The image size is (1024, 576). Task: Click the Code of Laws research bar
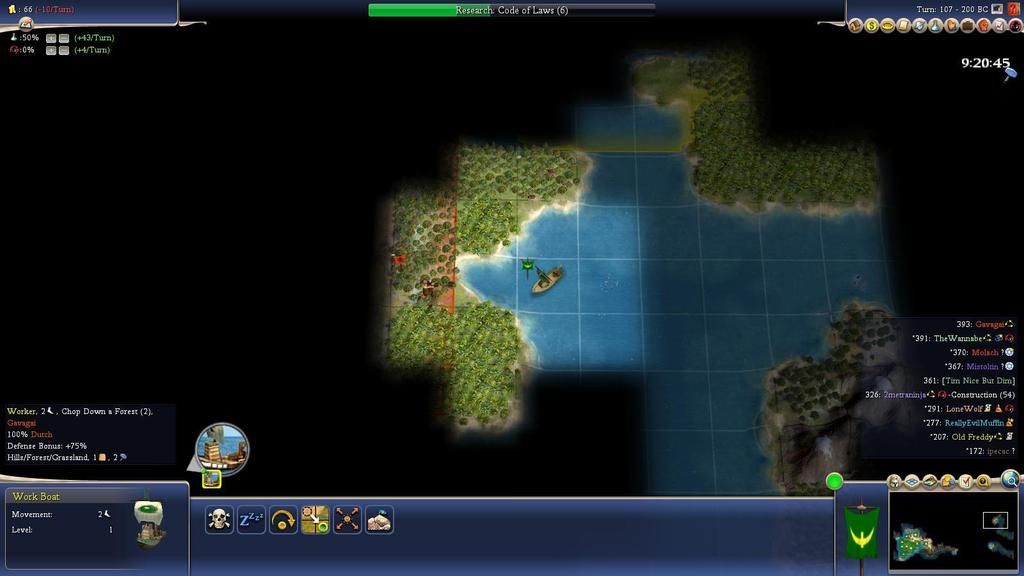pos(511,10)
